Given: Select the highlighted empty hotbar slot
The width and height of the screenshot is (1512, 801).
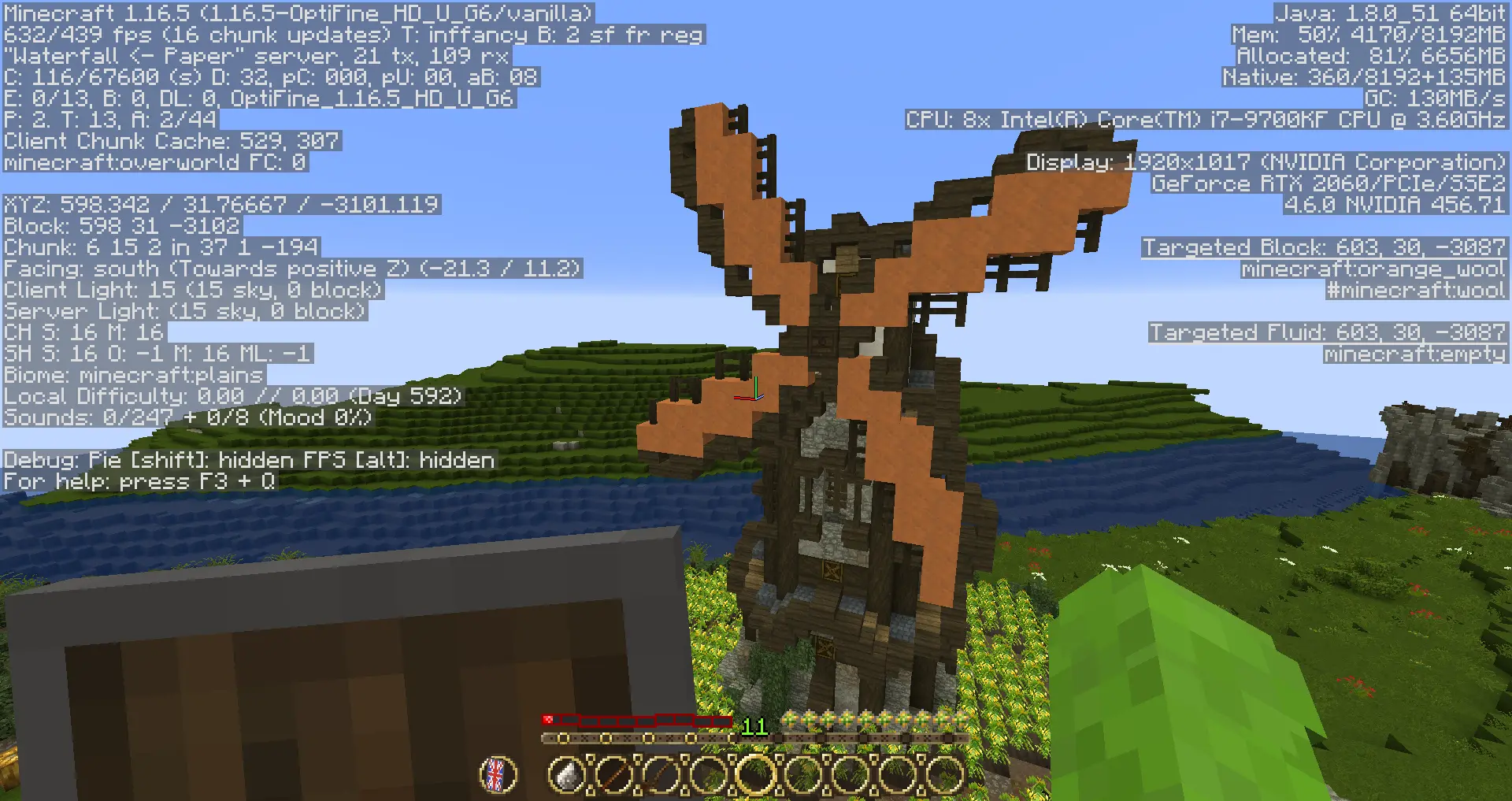Looking at the screenshot, I should pyautogui.click(x=755, y=775).
